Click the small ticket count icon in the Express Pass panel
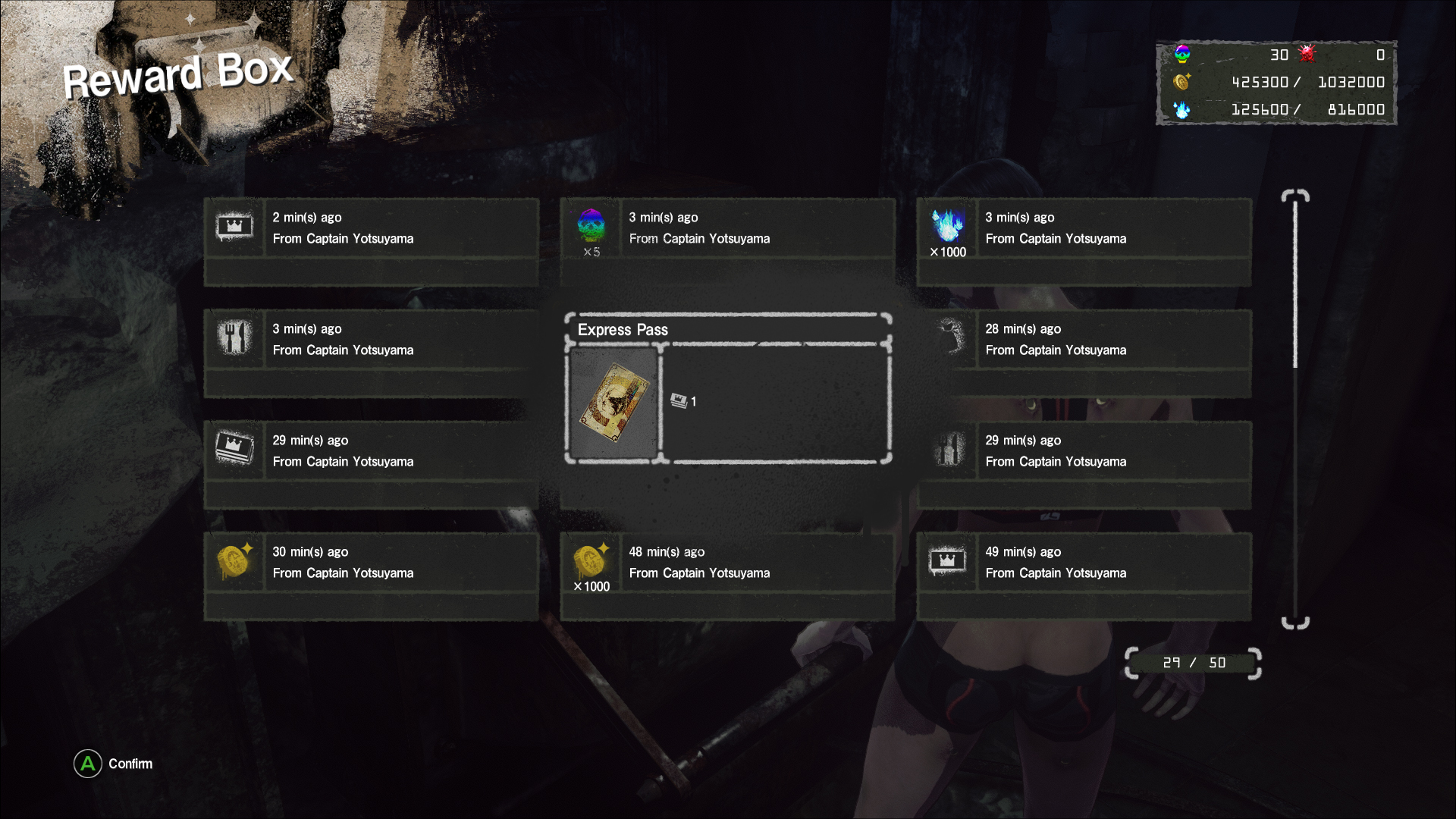The image size is (1456, 819). [677, 401]
